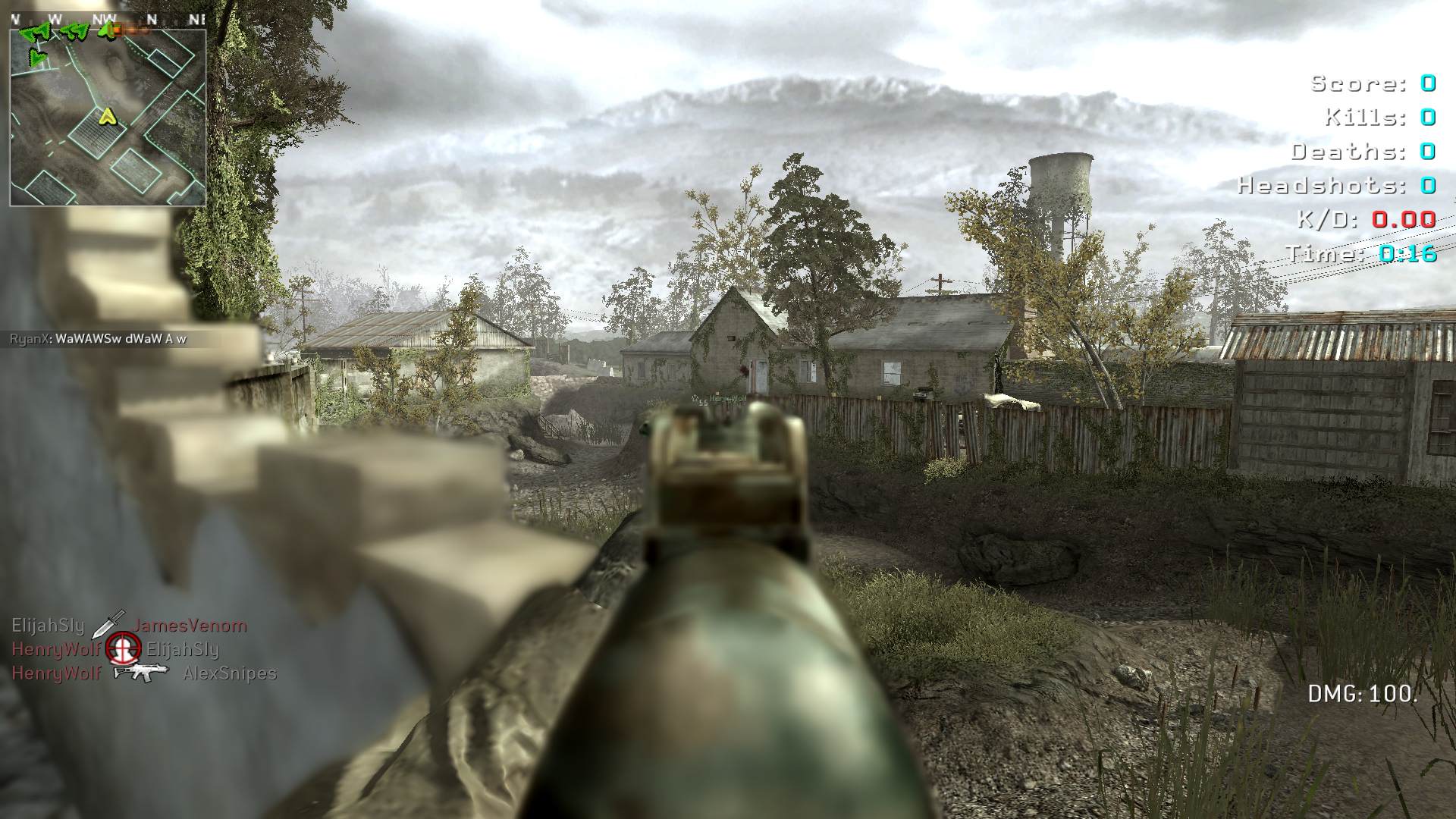Click the red headshot icon in the killfeed

coord(123,648)
